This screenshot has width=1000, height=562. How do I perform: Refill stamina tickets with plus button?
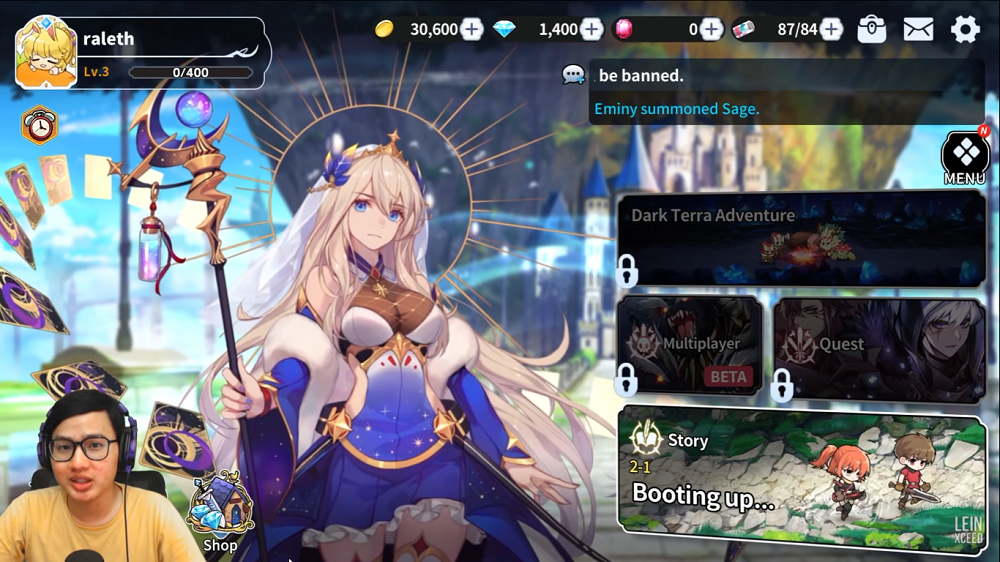(831, 29)
